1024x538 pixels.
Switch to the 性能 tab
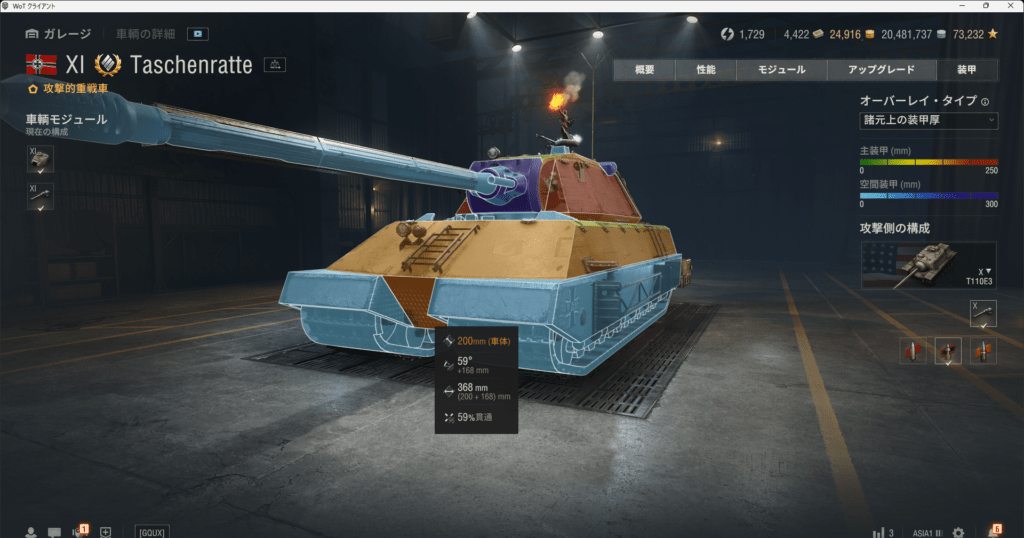706,70
